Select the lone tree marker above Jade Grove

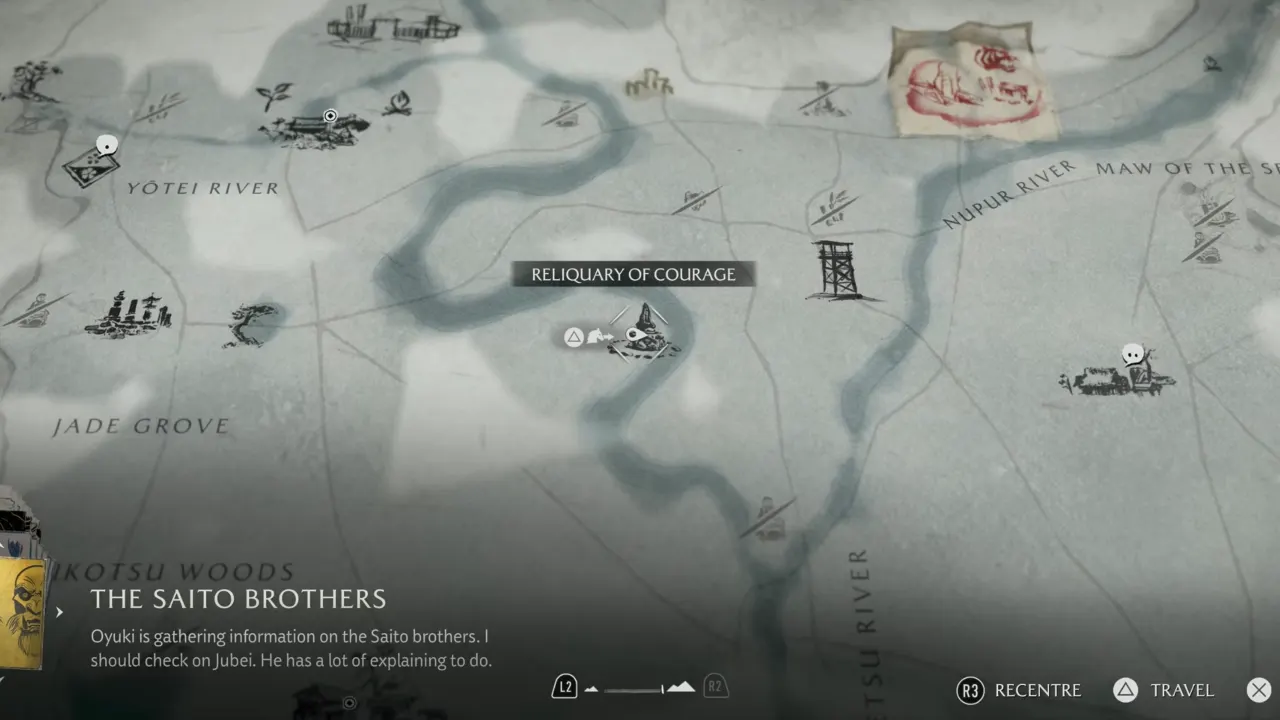[250, 324]
